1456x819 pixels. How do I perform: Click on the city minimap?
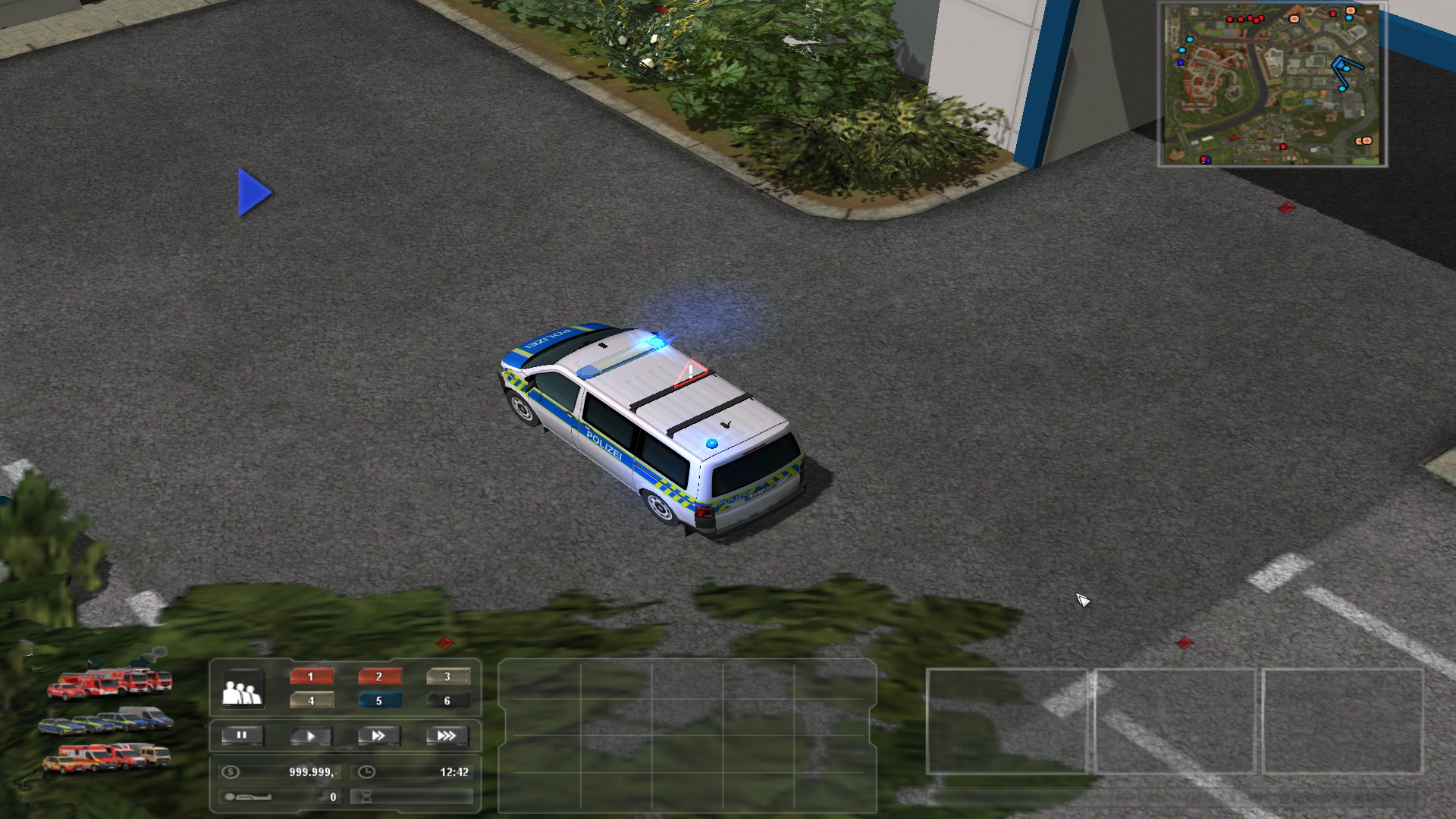(x=1272, y=84)
